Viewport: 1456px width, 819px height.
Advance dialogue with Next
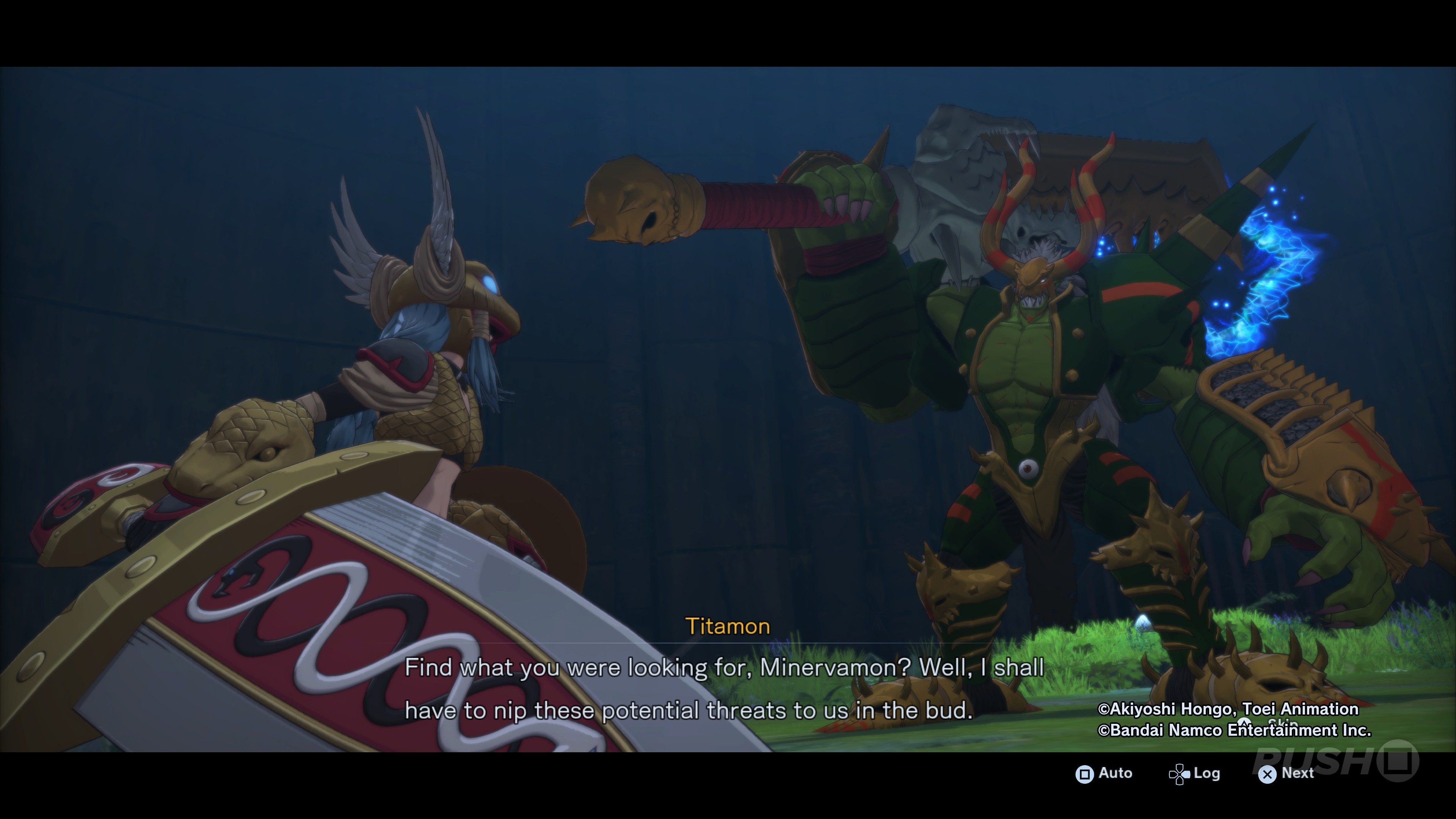pos(1286,773)
